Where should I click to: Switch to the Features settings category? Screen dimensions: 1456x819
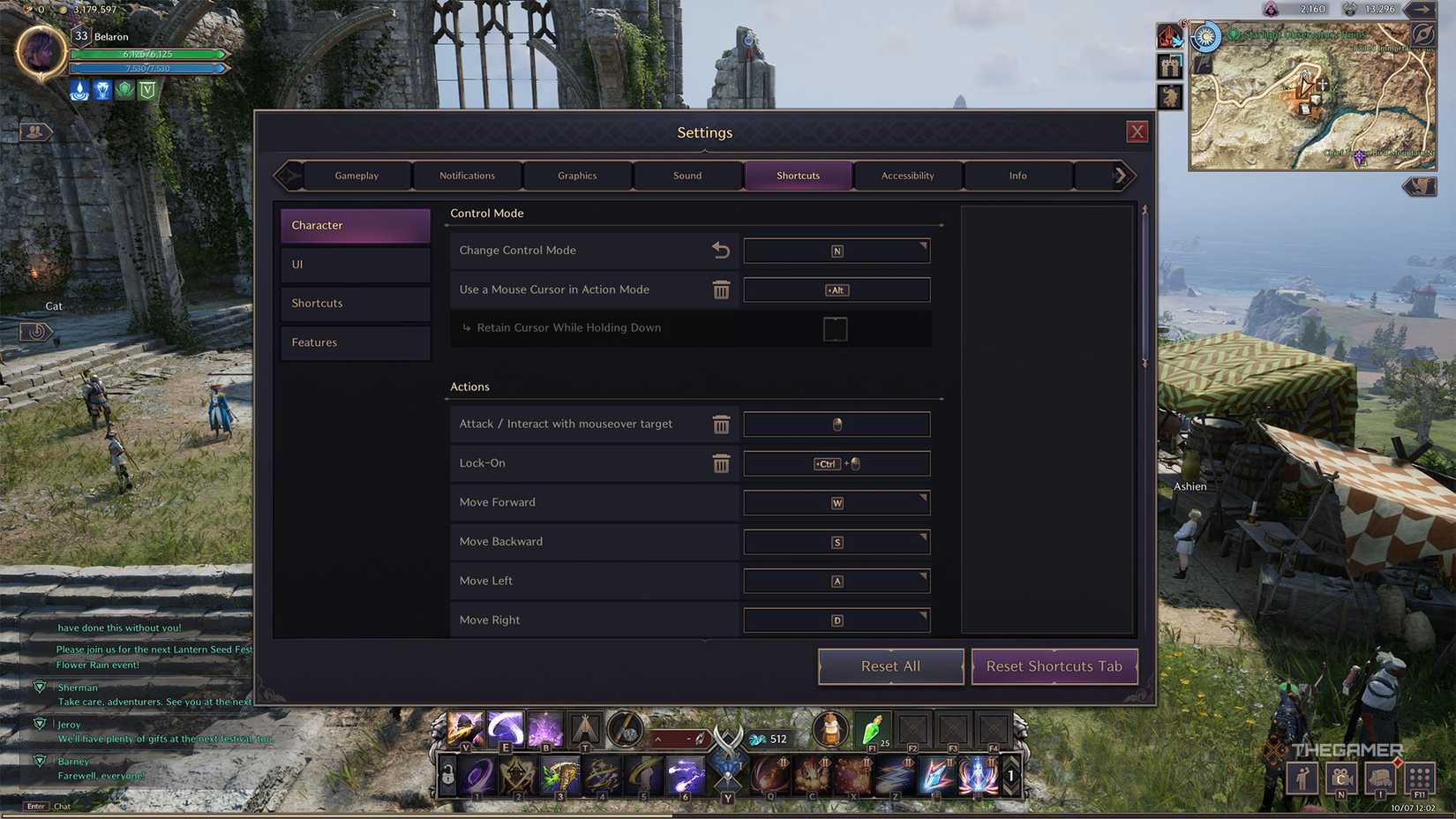(x=355, y=342)
